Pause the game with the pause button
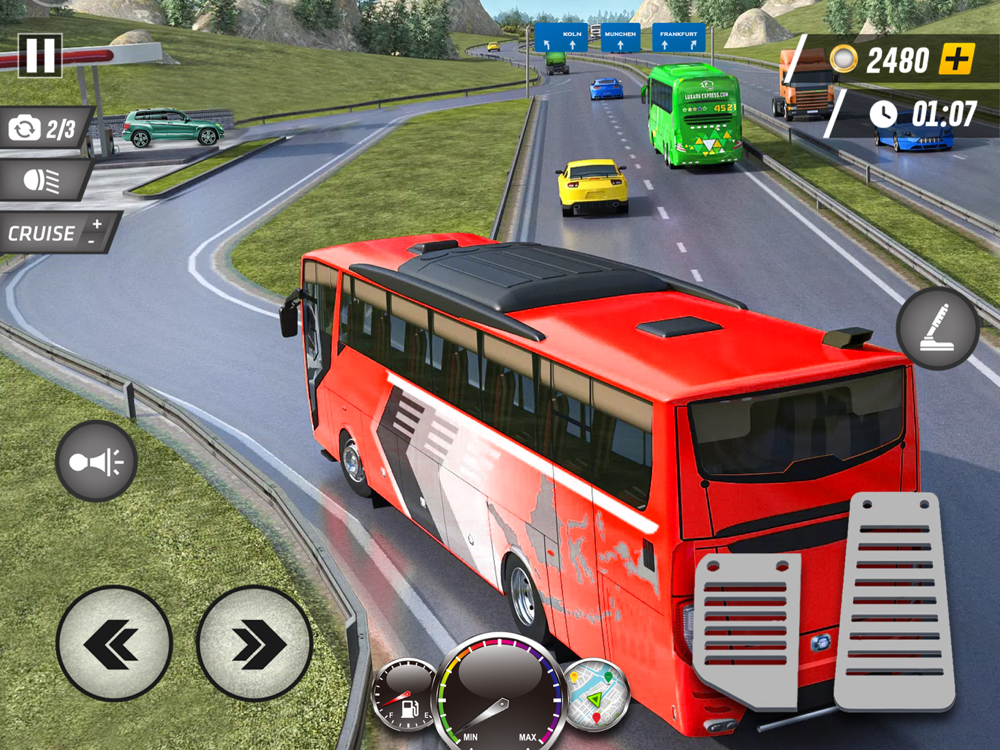Screen dimensions: 1000x750 tap(40, 56)
